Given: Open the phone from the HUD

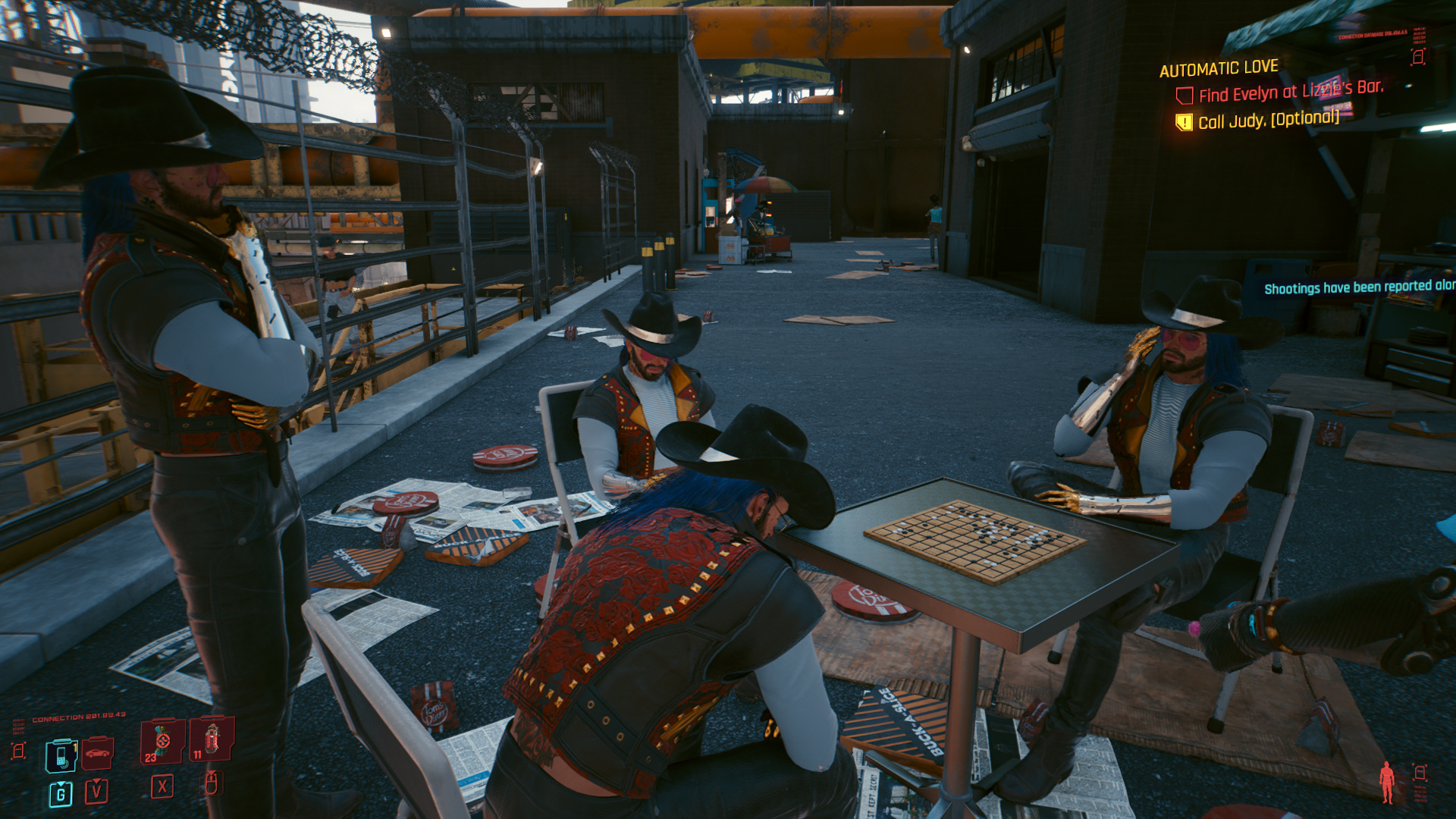Looking at the screenshot, I should [61, 755].
